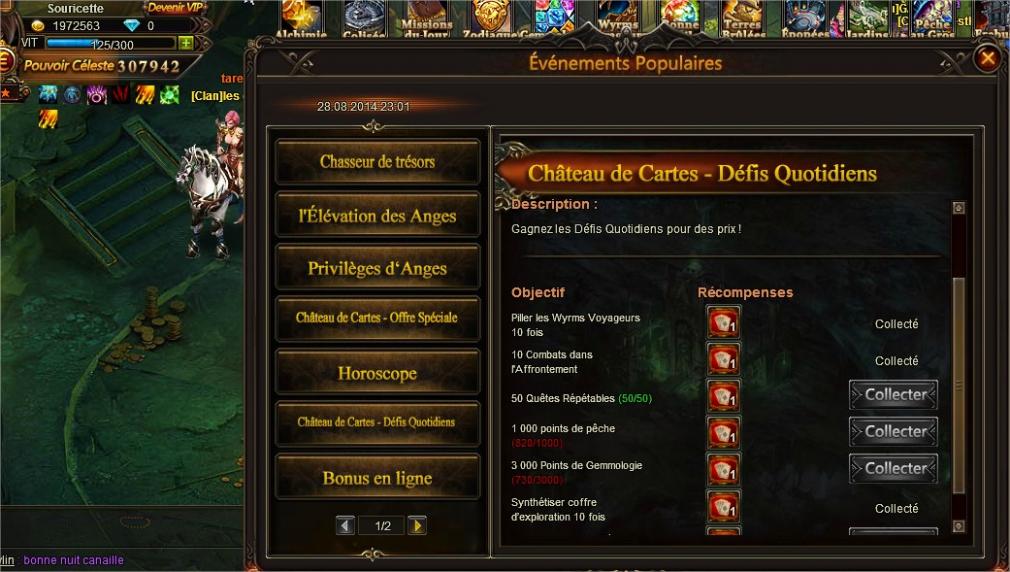Collect the 3 000 Points de Gemmologie reward

pos(894,468)
